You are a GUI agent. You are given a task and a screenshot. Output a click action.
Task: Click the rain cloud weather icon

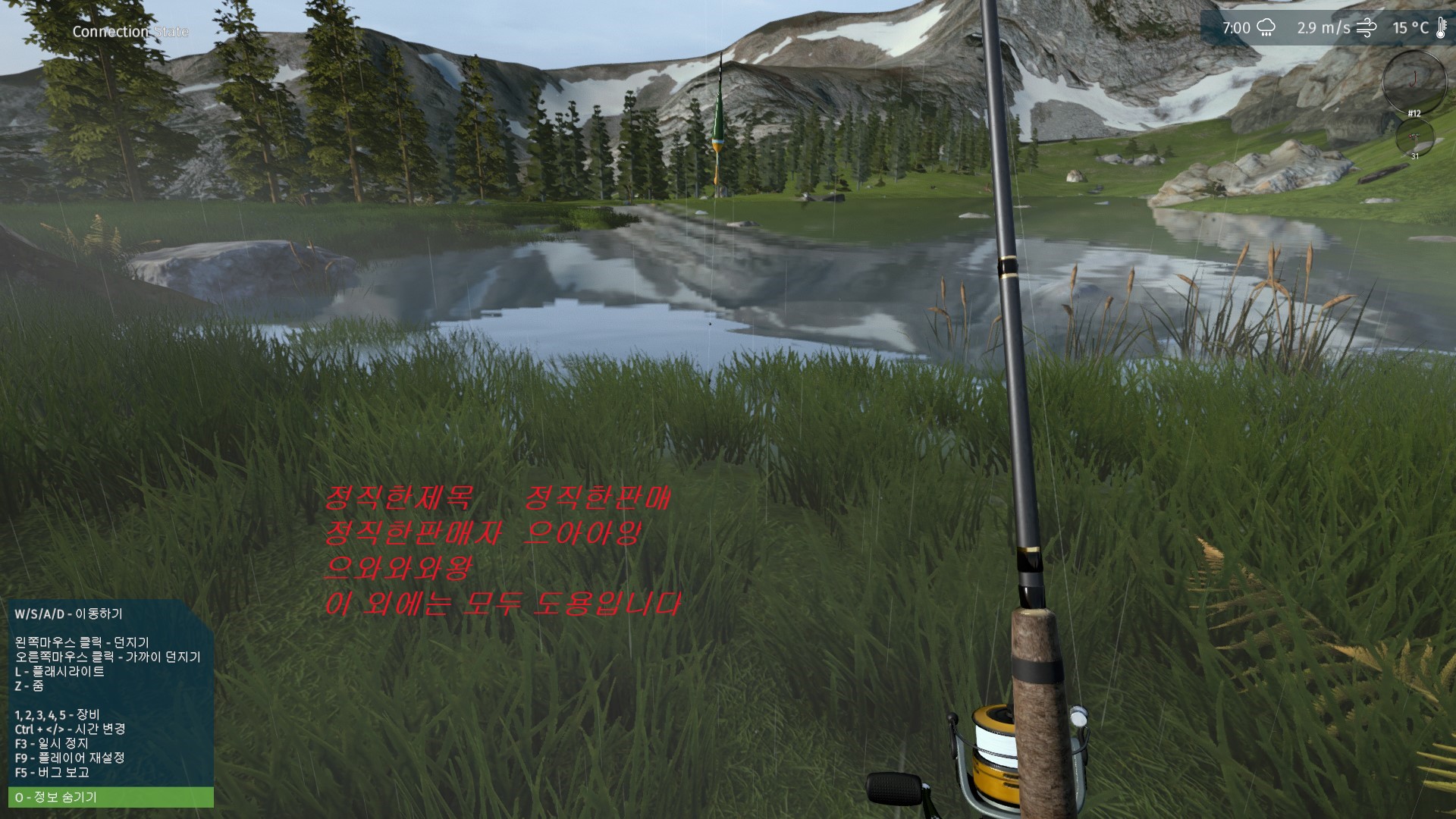point(1266,29)
